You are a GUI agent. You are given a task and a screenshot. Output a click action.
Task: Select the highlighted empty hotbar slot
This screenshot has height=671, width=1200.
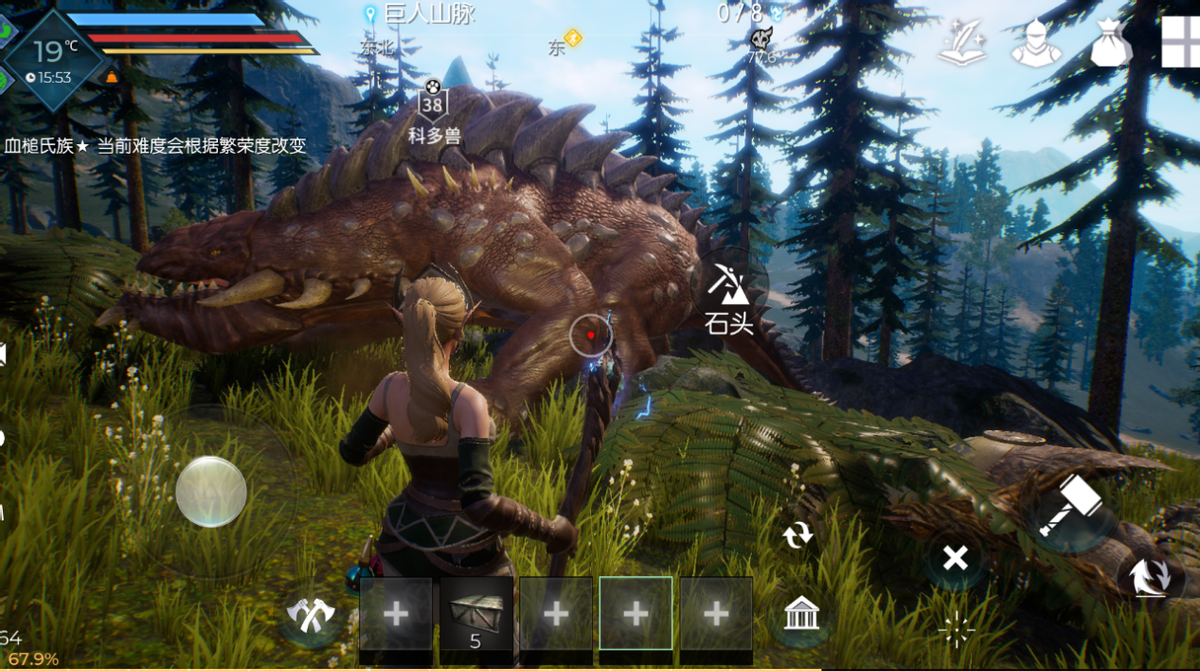(635, 614)
